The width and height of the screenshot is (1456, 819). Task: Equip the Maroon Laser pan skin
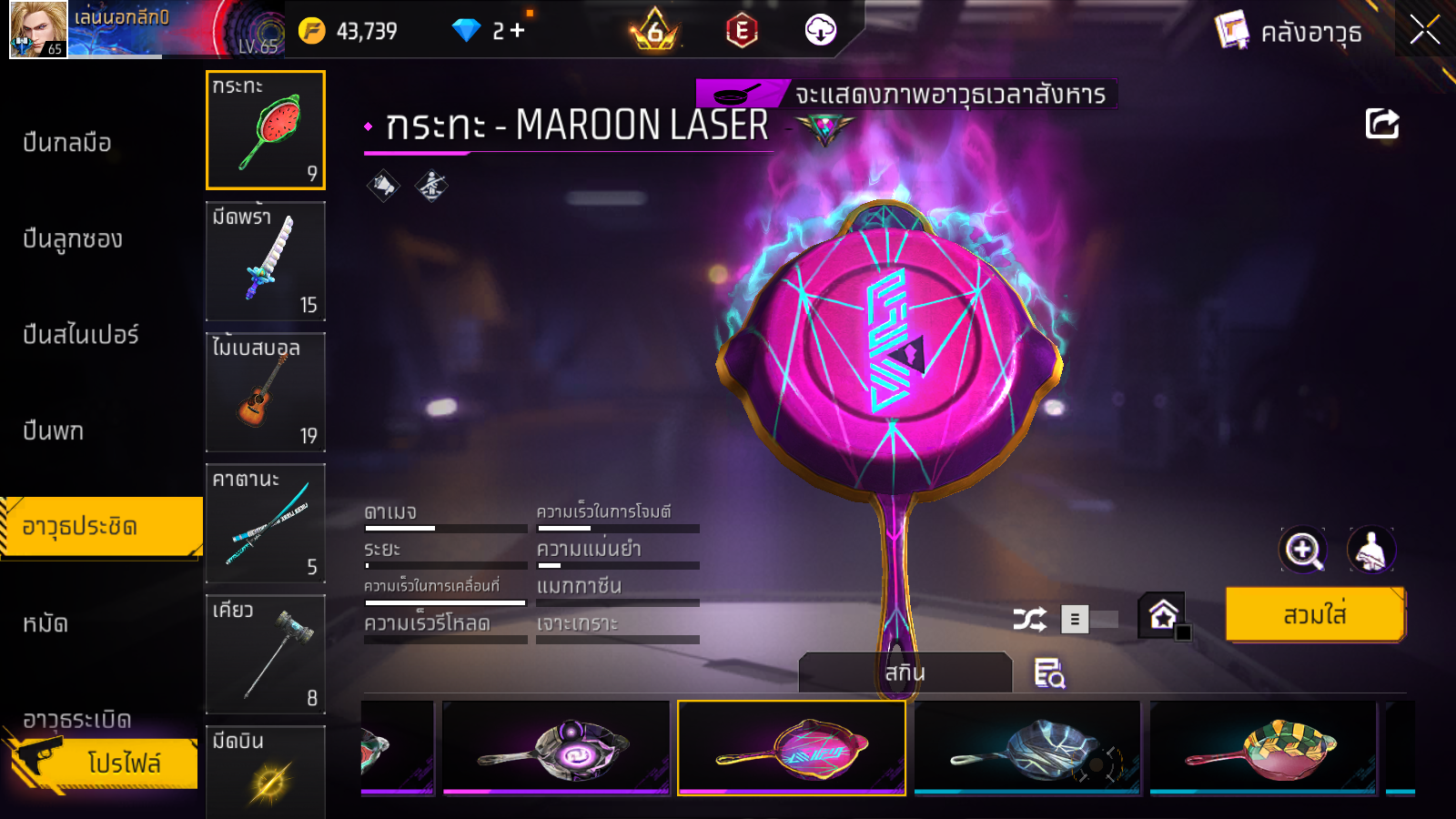(1315, 615)
